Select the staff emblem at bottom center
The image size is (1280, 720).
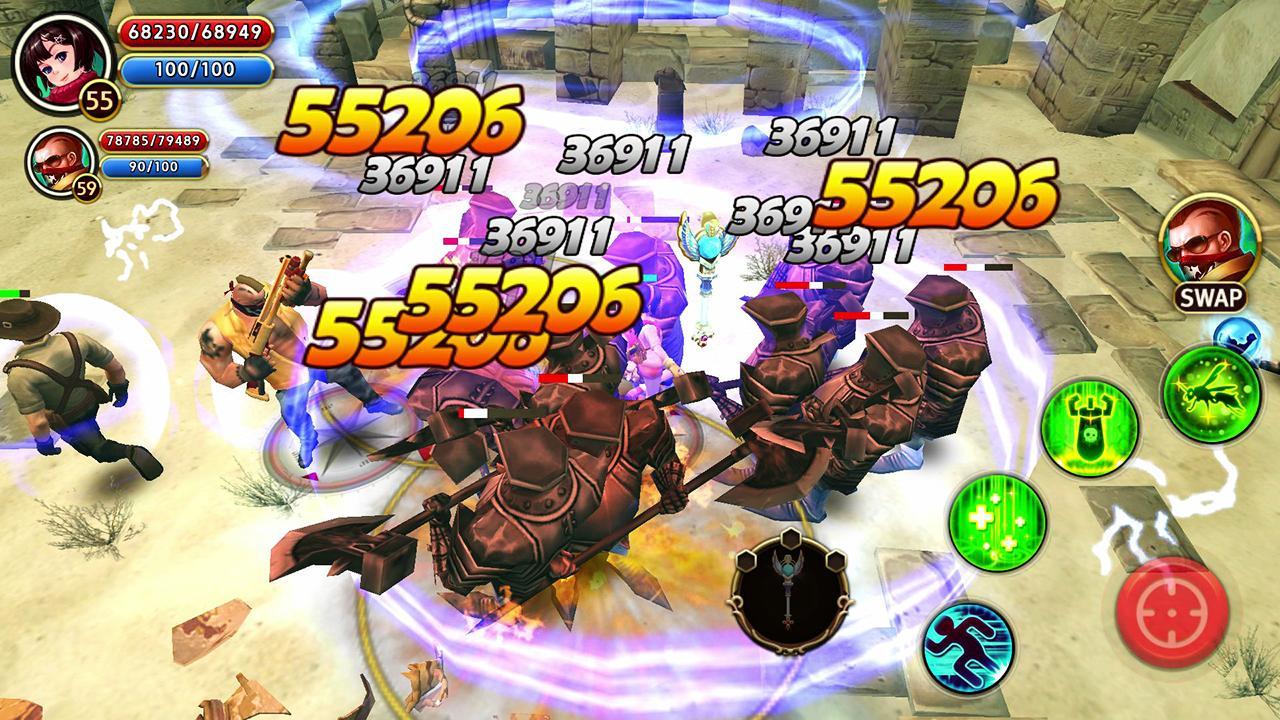pos(789,592)
